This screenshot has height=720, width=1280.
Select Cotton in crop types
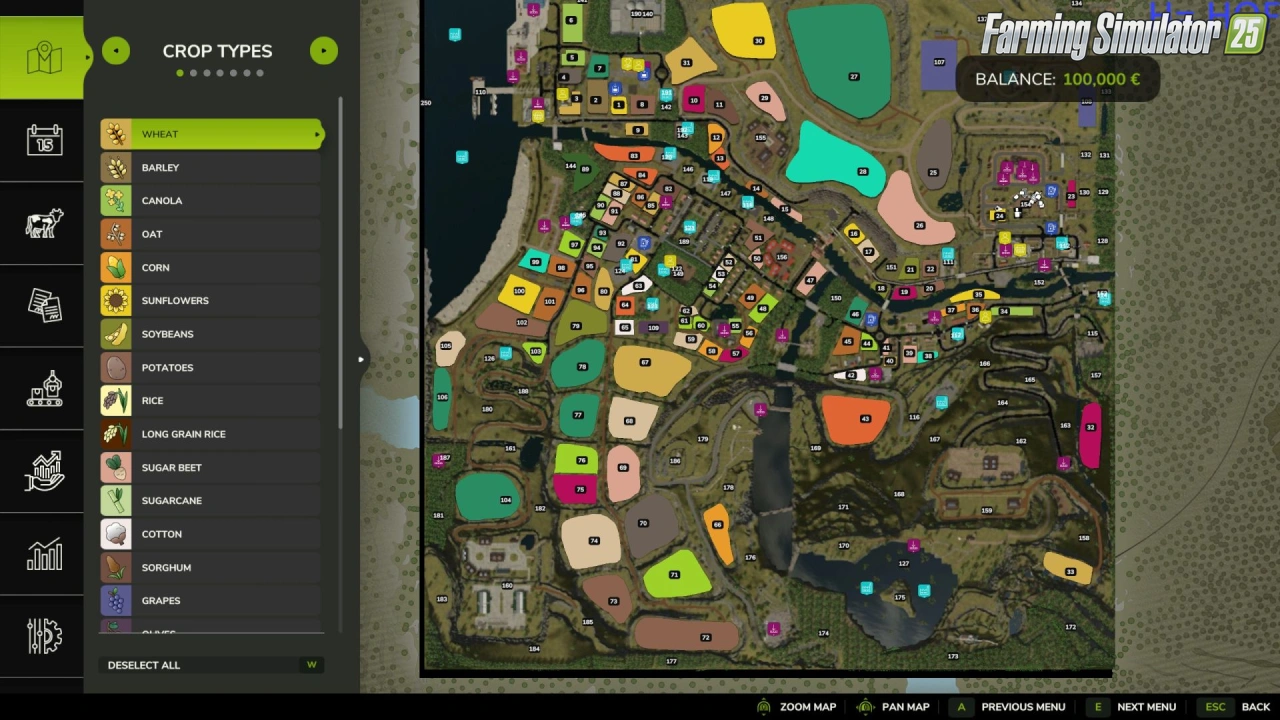[212, 534]
